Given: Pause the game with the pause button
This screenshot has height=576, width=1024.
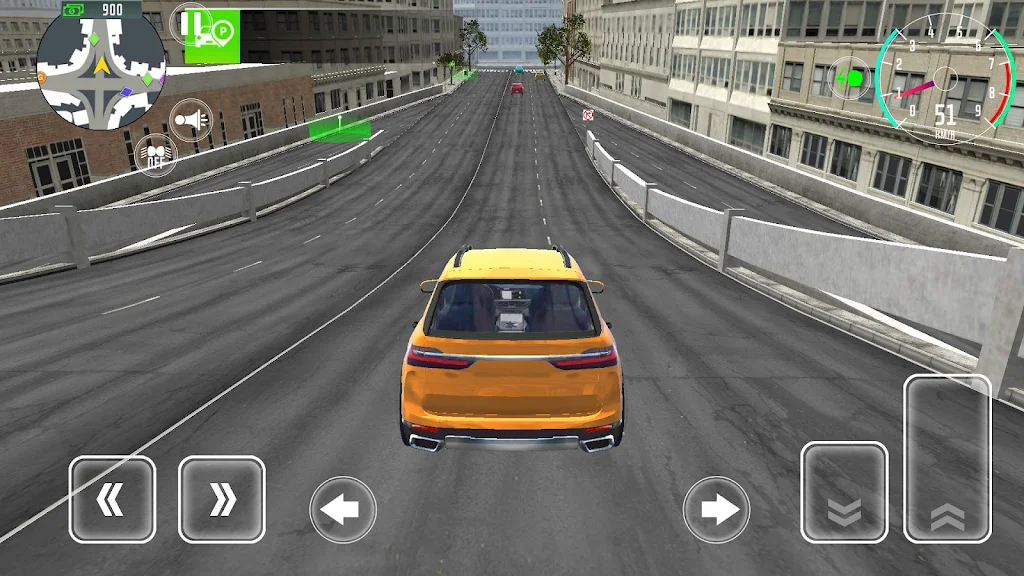Looking at the screenshot, I should click(x=190, y=23).
